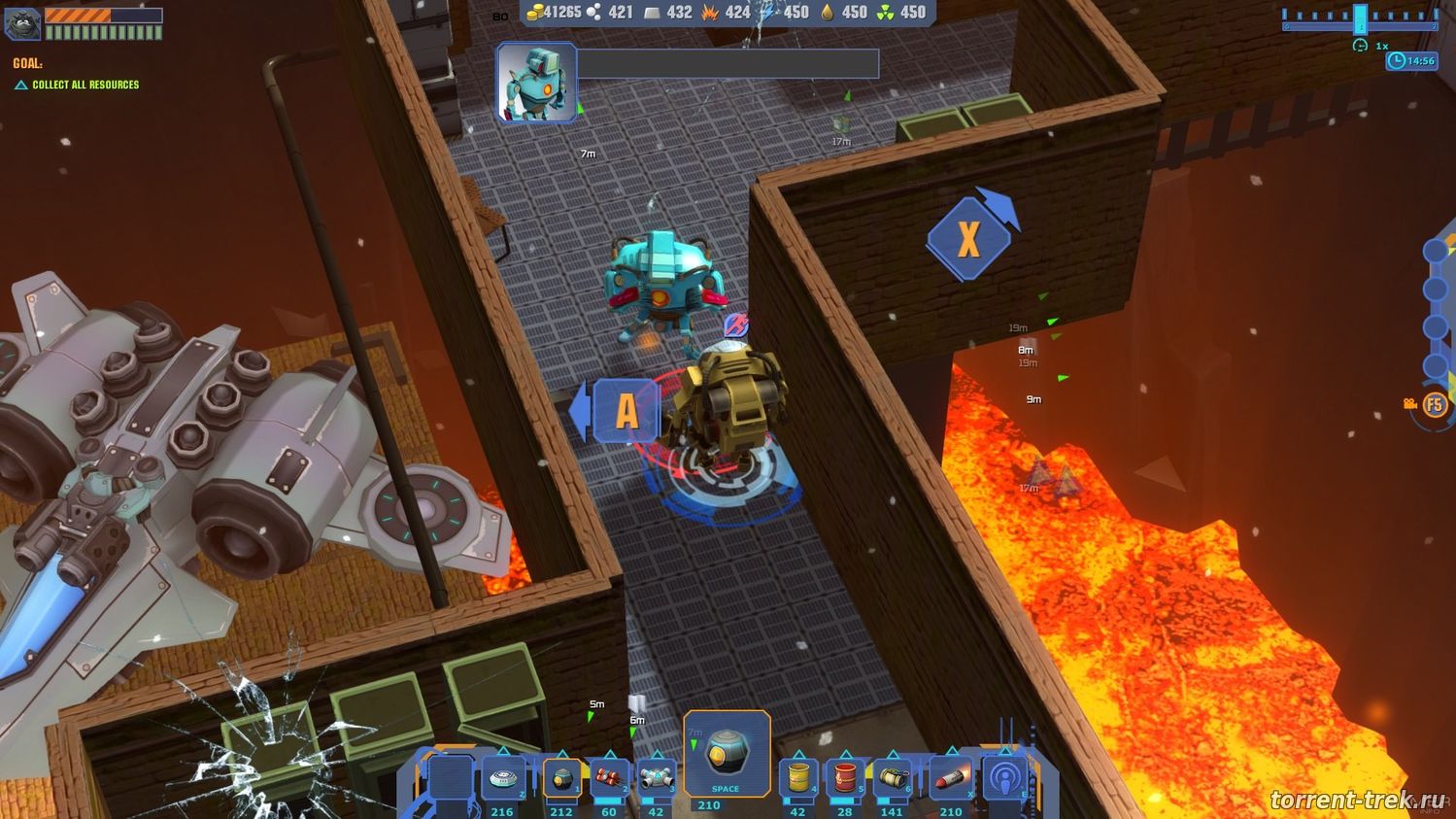
Task: Toggle the orange camera mode icon
Action: click(x=1410, y=404)
